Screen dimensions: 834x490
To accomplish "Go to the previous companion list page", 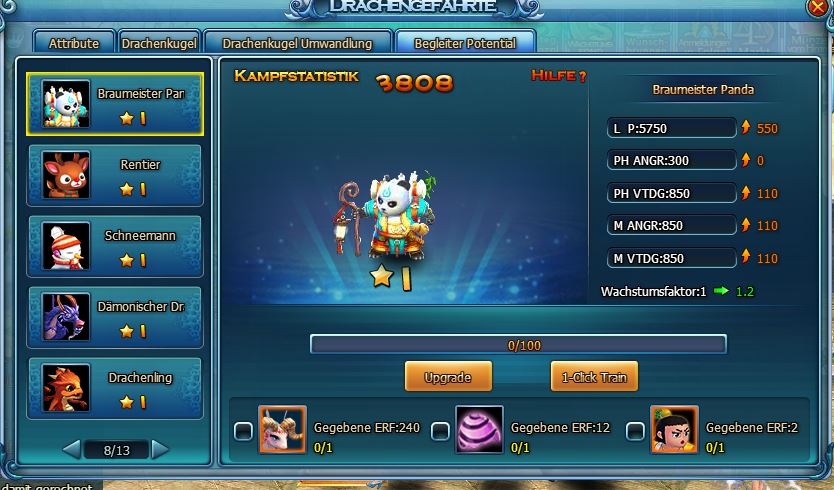I will point(71,450).
